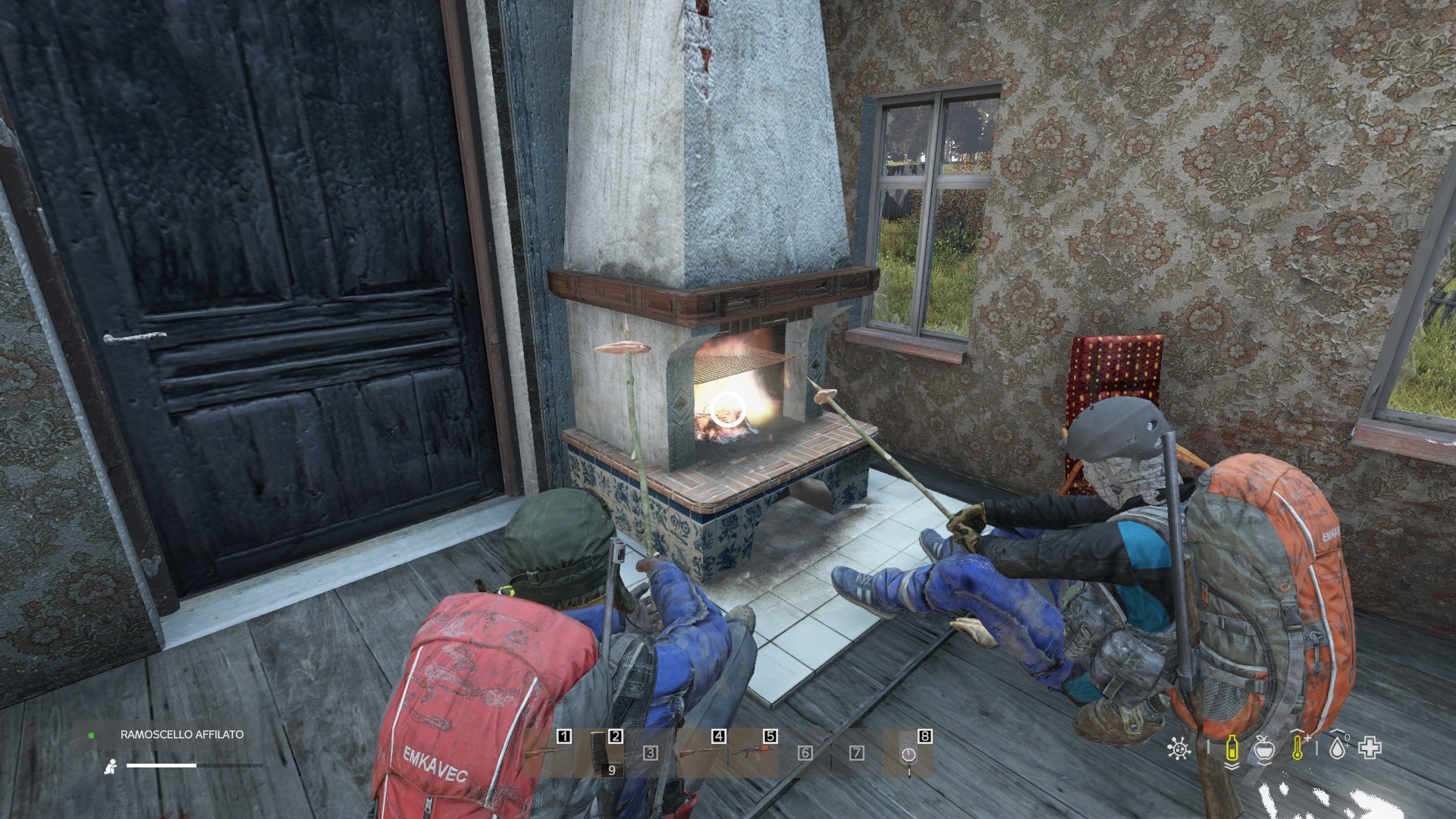1456x819 pixels.
Task: Click the yellow thermometer temperature icon
Action: click(1299, 748)
